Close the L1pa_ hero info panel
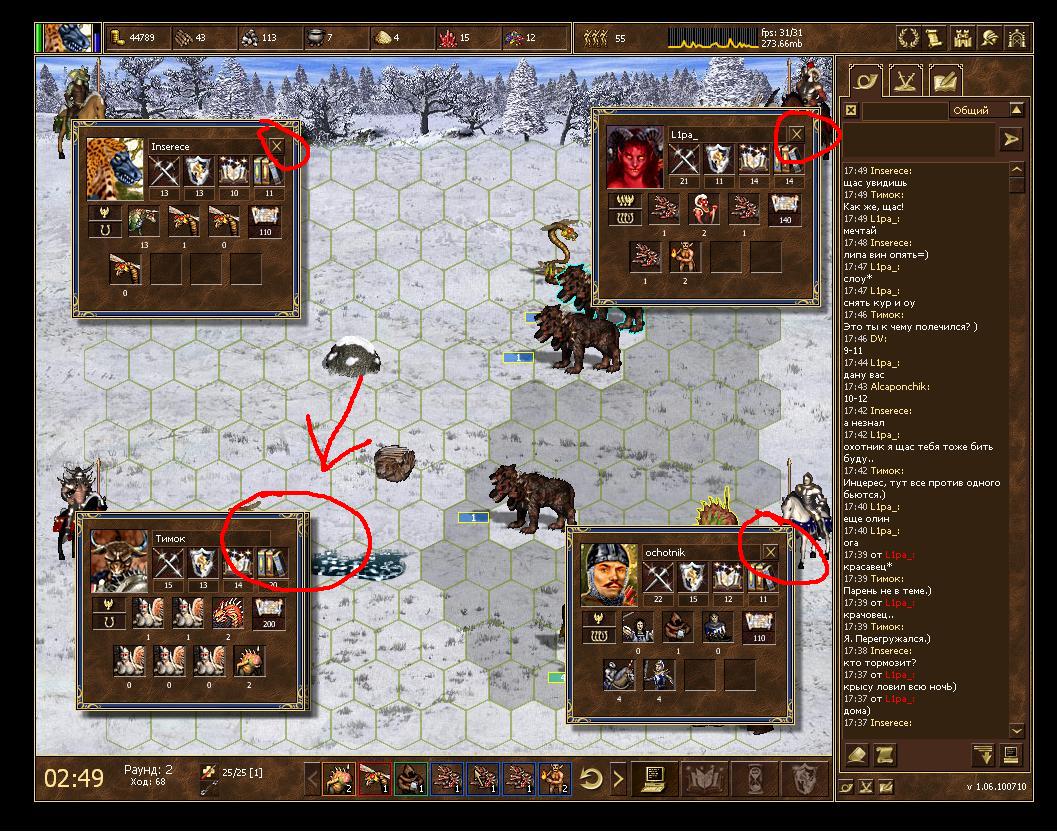 [796, 134]
